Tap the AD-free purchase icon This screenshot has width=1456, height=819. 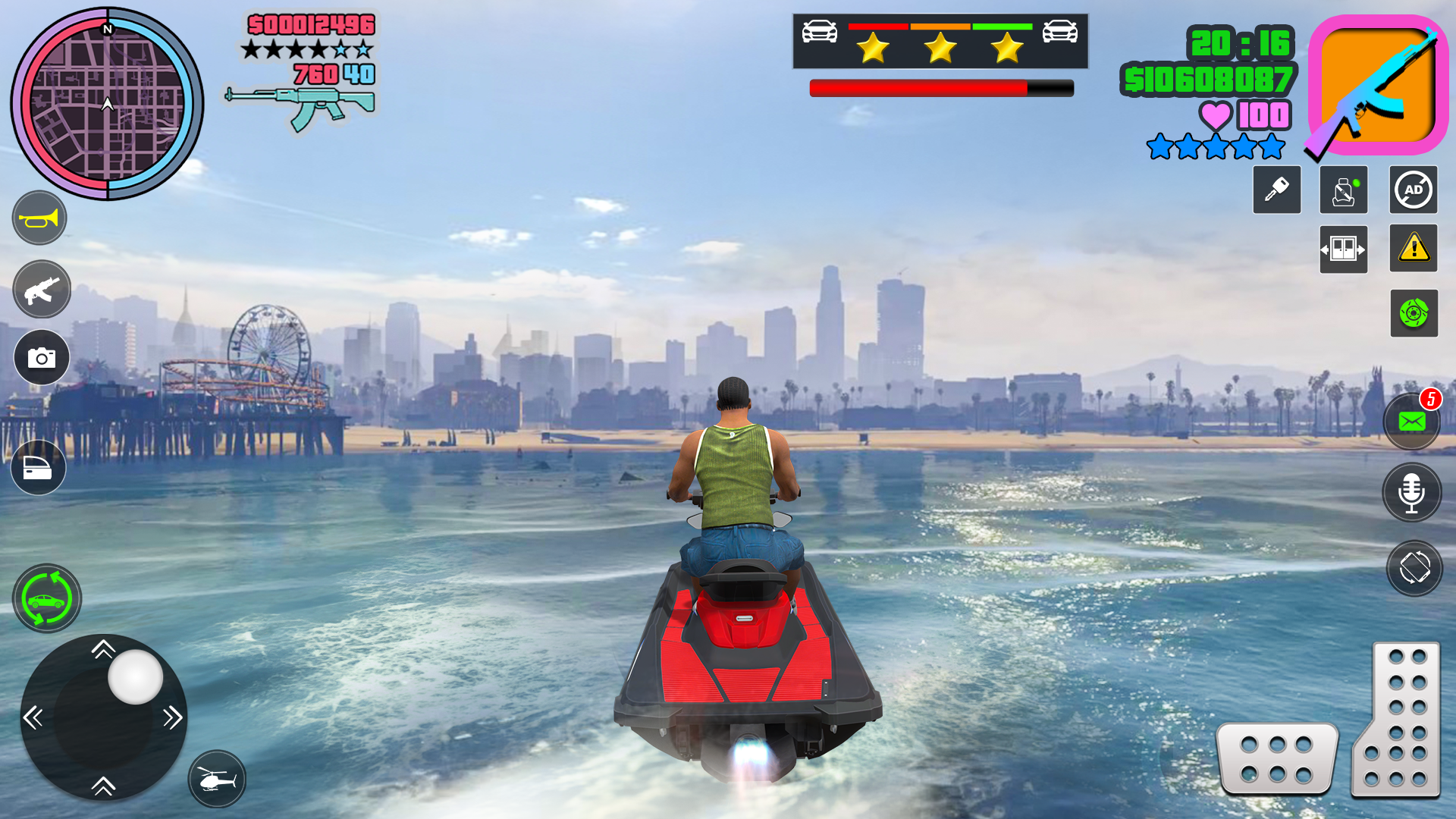pyautogui.click(x=1414, y=190)
